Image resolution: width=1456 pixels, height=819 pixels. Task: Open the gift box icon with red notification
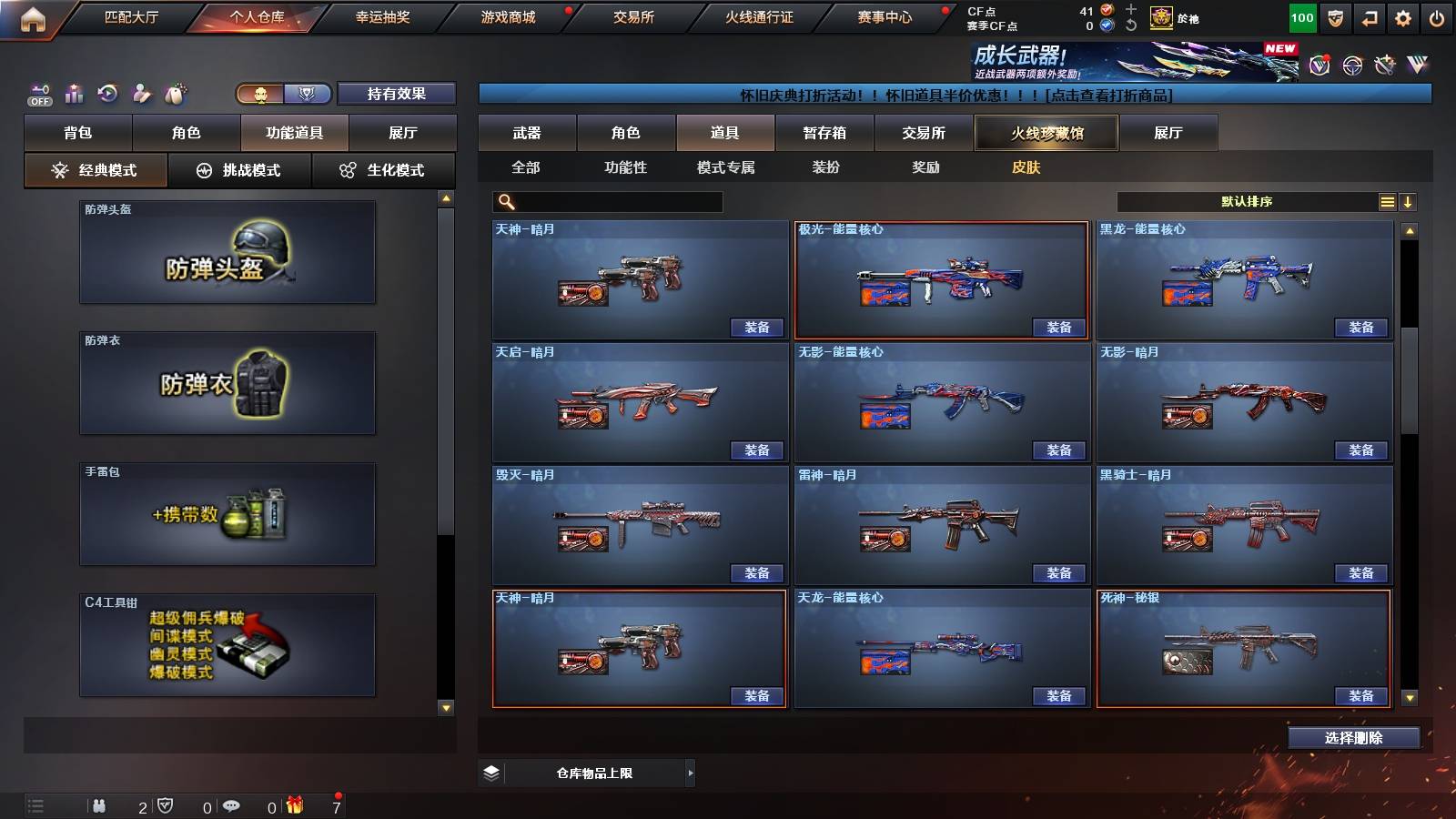293,805
